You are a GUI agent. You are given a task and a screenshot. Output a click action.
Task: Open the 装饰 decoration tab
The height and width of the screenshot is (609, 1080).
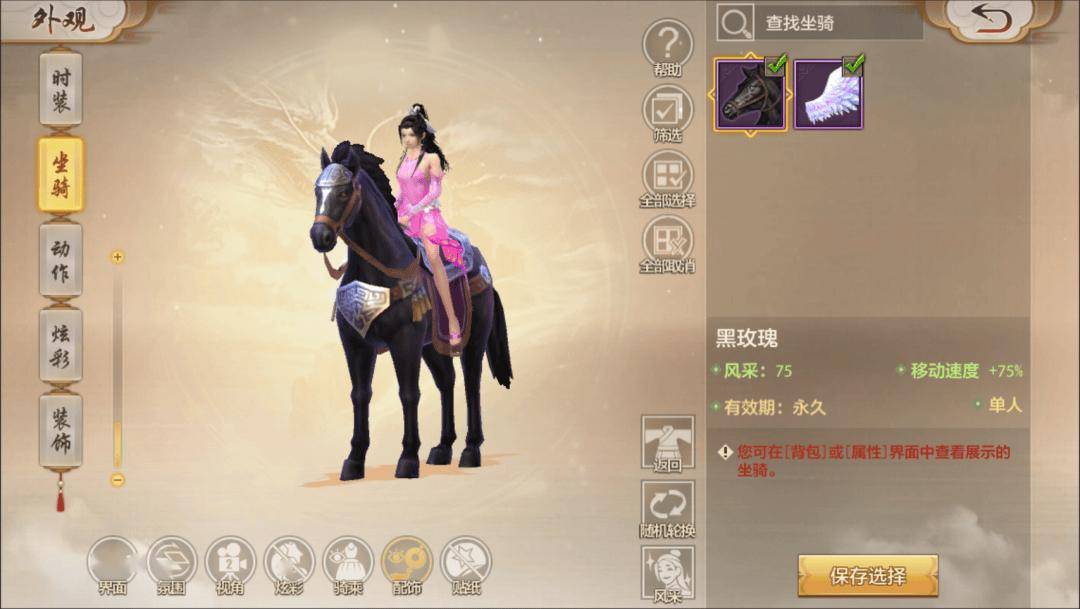click(x=61, y=431)
